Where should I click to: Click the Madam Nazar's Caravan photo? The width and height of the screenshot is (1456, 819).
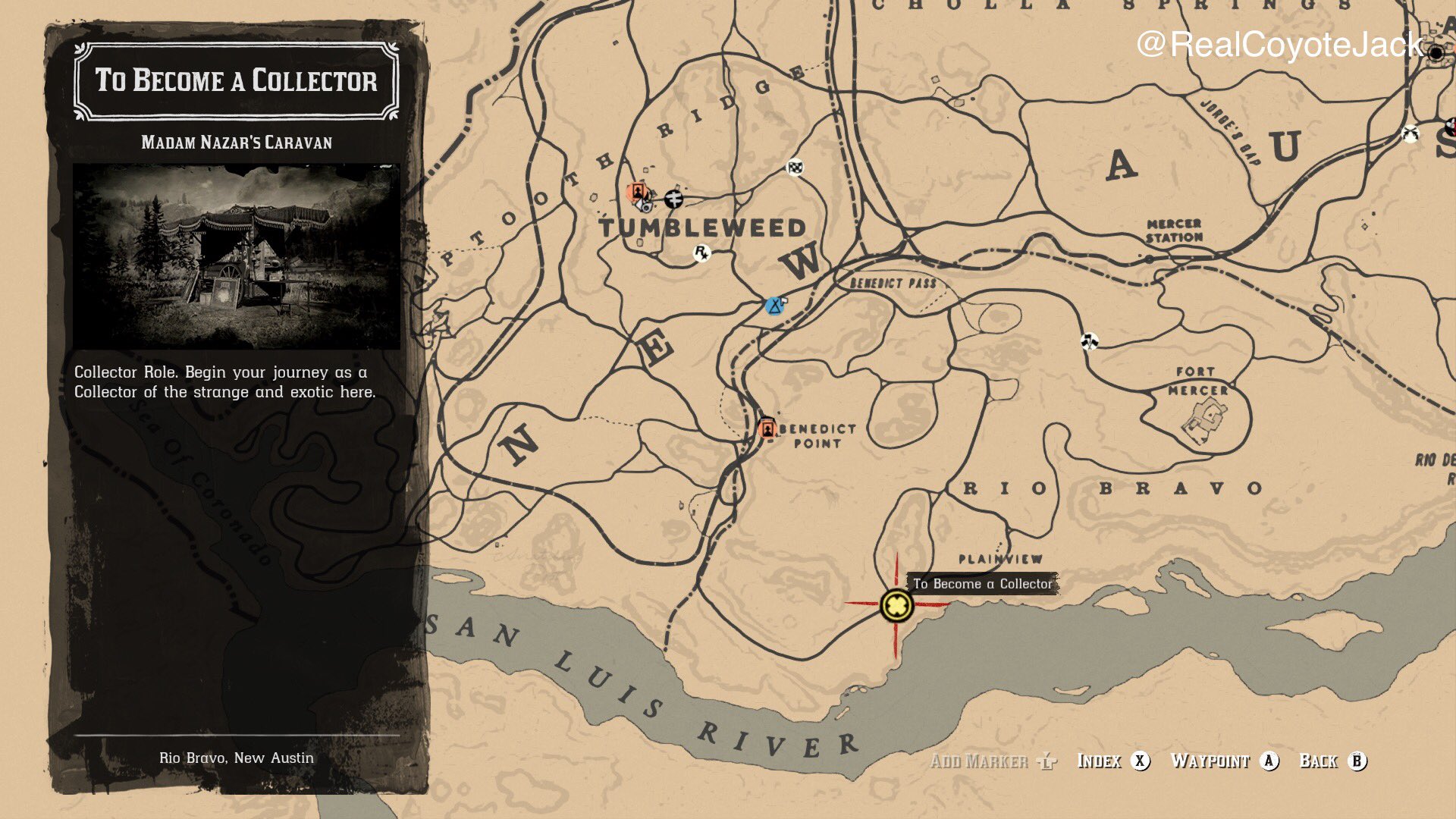pyautogui.click(x=237, y=250)
